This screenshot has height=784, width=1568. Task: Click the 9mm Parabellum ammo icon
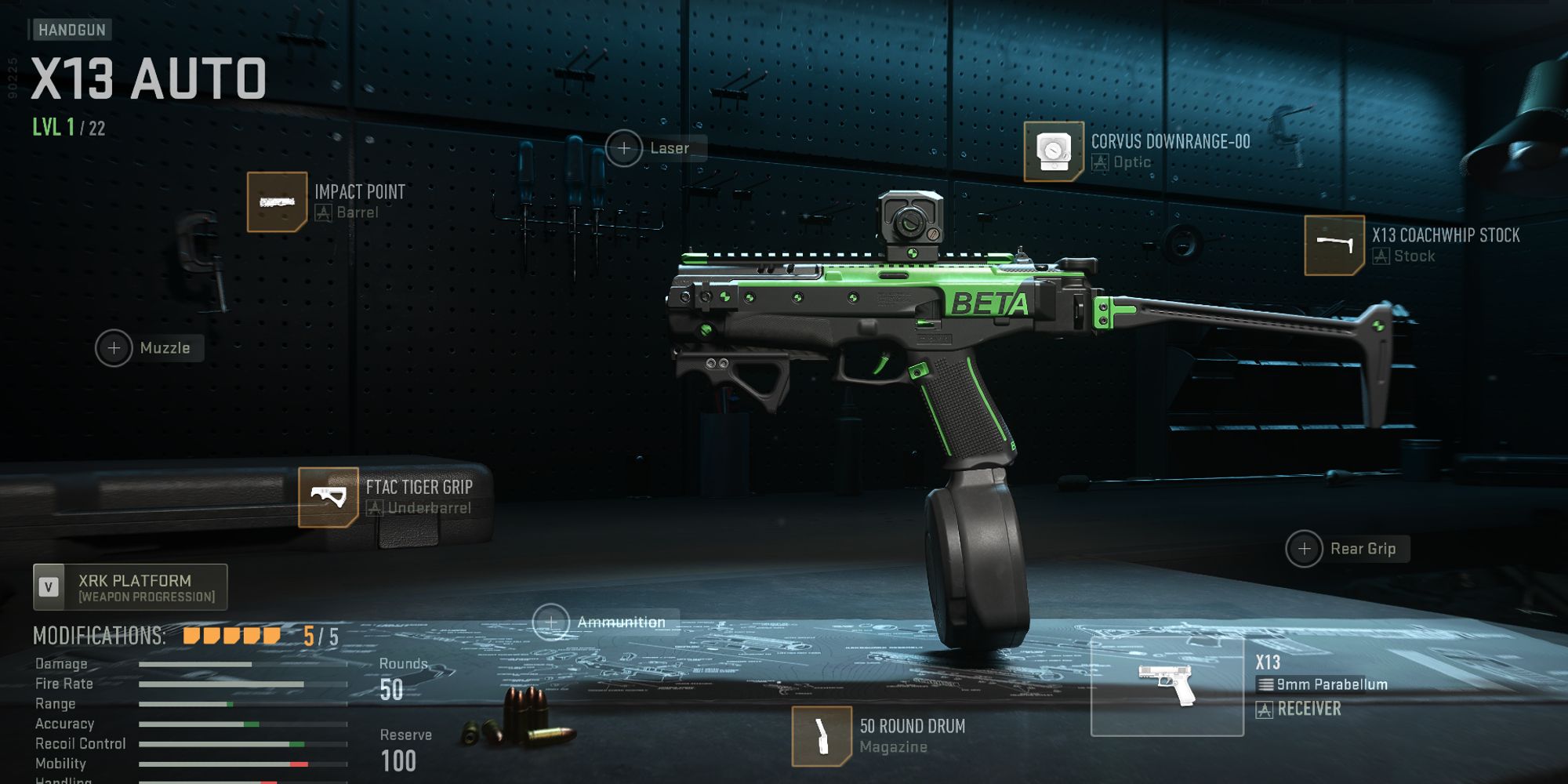(x=1265, y=684)
